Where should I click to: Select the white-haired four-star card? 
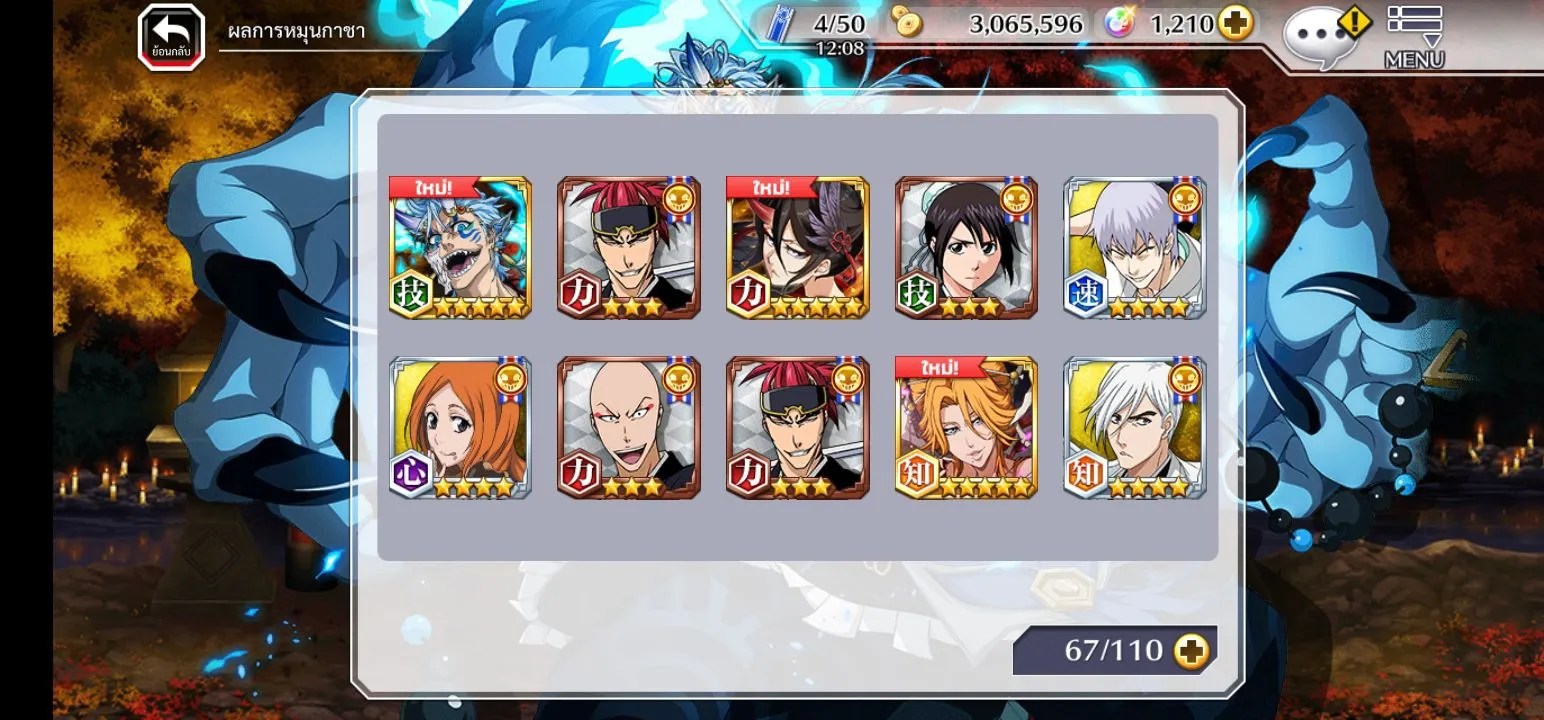(1135, 428)
